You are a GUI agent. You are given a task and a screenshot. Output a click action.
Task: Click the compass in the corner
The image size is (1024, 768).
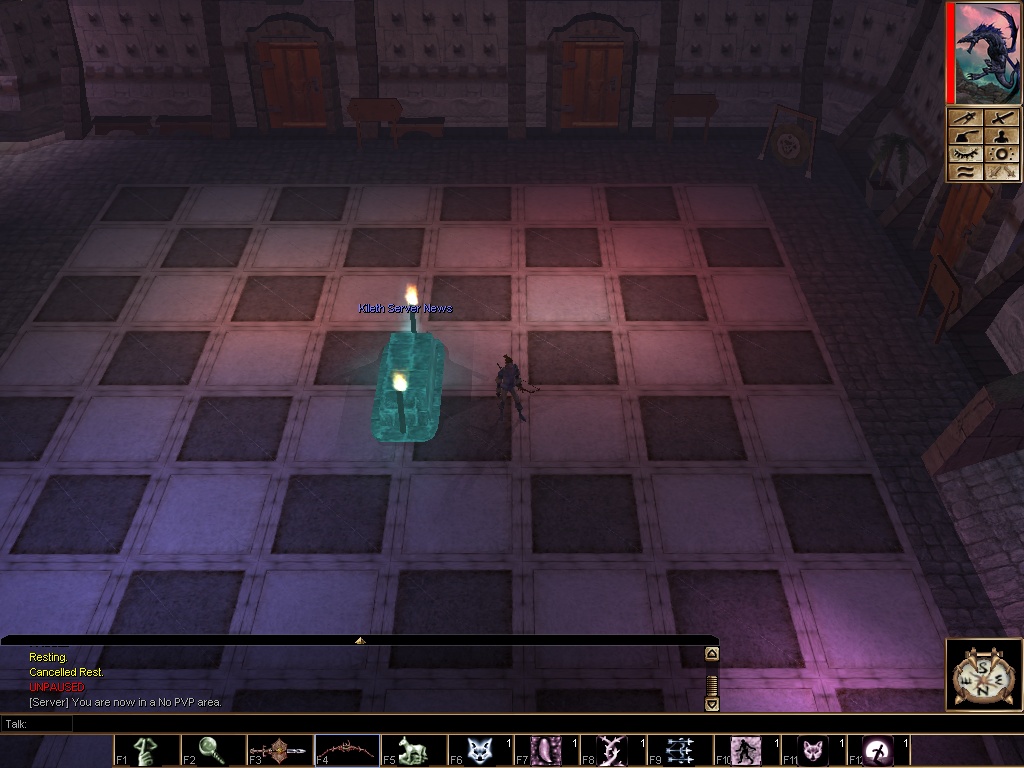point(983,675)
